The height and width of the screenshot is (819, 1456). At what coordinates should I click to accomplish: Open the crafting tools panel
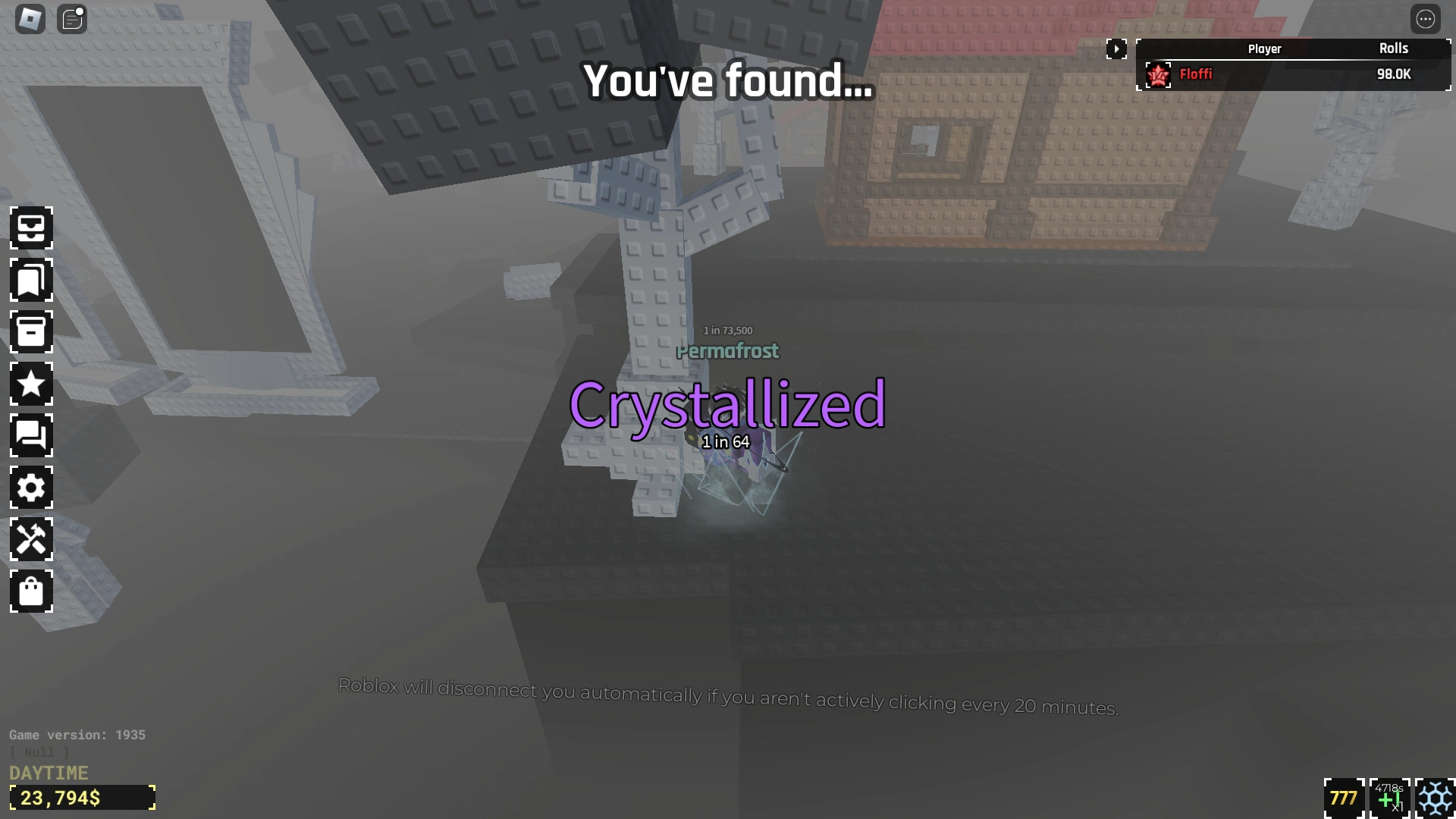pyautogui.click(x=31, y=540)
